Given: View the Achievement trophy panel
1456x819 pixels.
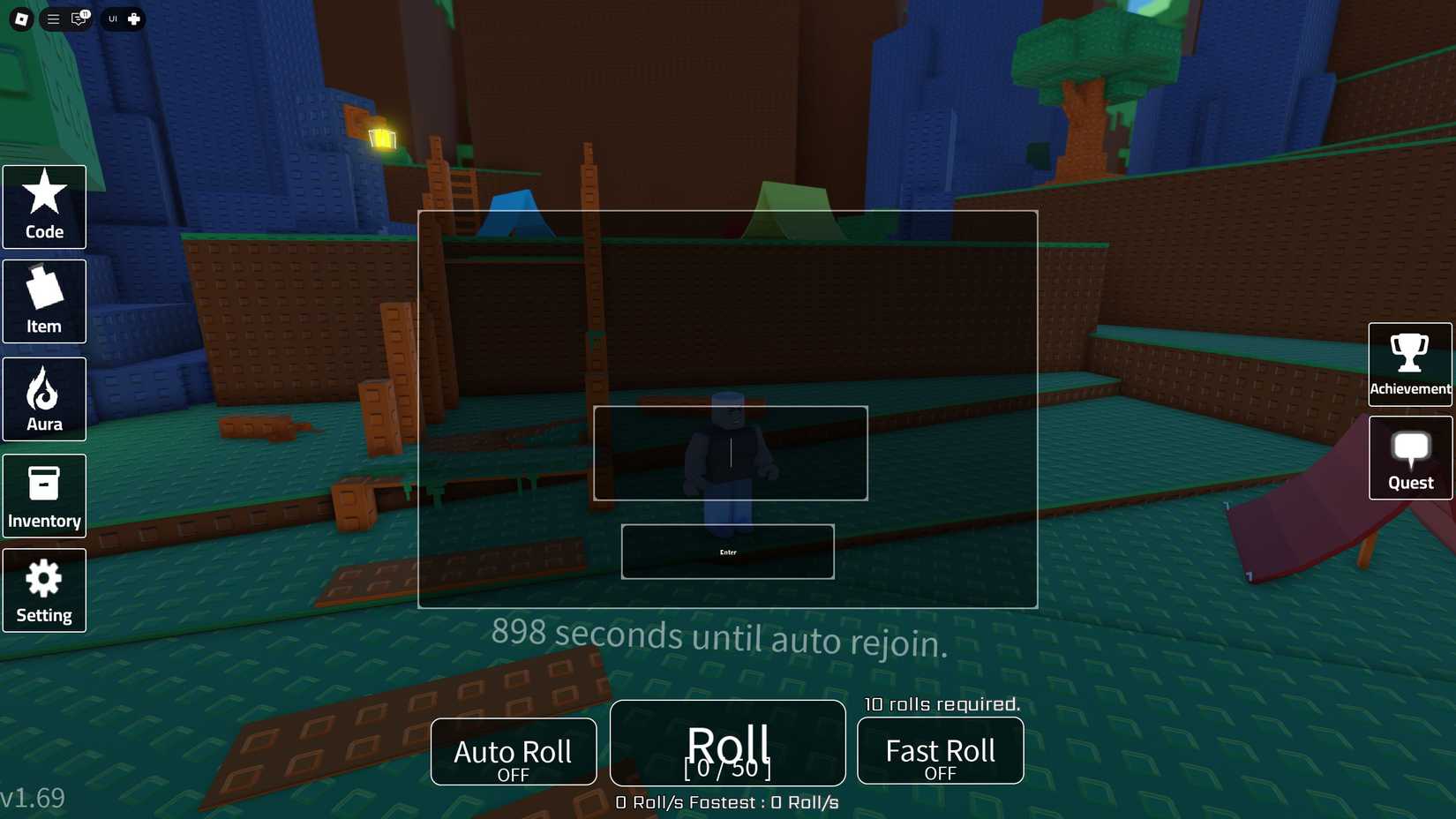Looking at the screenshot, I should (1409, 363).
